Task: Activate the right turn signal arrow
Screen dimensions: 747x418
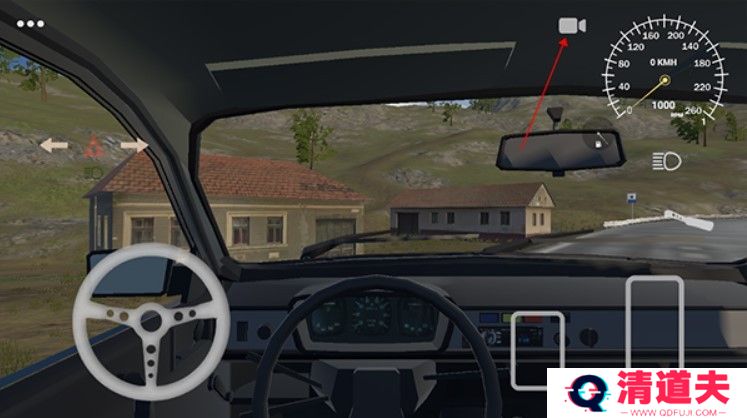Action: (134, 146)
